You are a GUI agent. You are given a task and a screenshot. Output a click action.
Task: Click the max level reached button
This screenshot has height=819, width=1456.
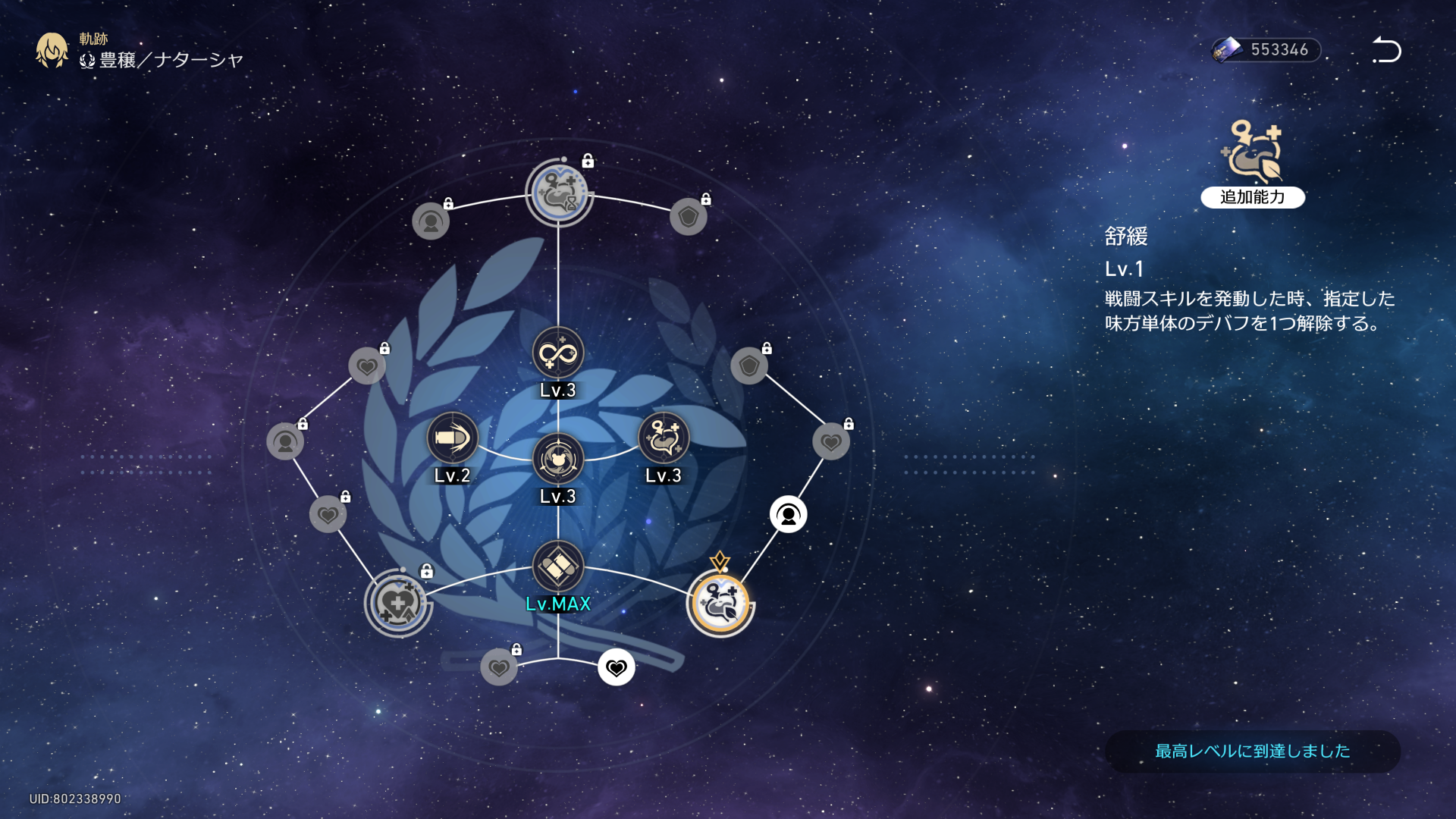(x=1252, y=751)
